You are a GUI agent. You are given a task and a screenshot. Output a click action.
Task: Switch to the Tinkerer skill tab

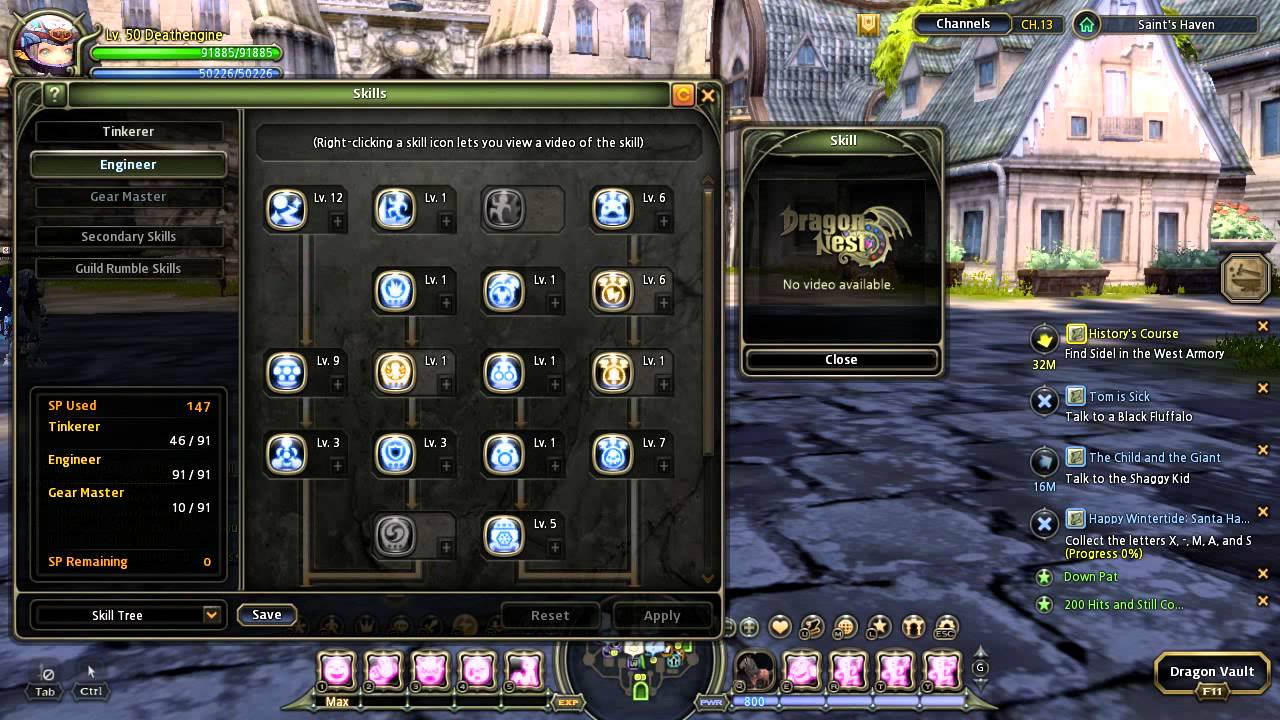pos(128,132)
